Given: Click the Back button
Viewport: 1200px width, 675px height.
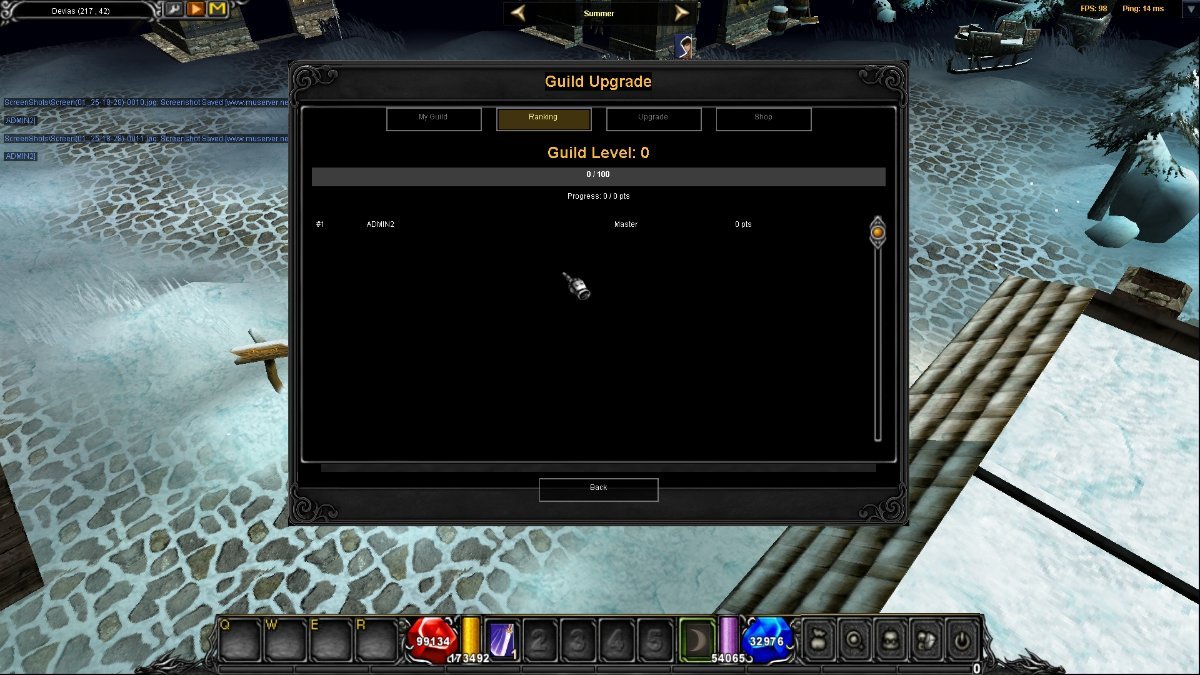Looking at the screenshot, I should point(598,489).
